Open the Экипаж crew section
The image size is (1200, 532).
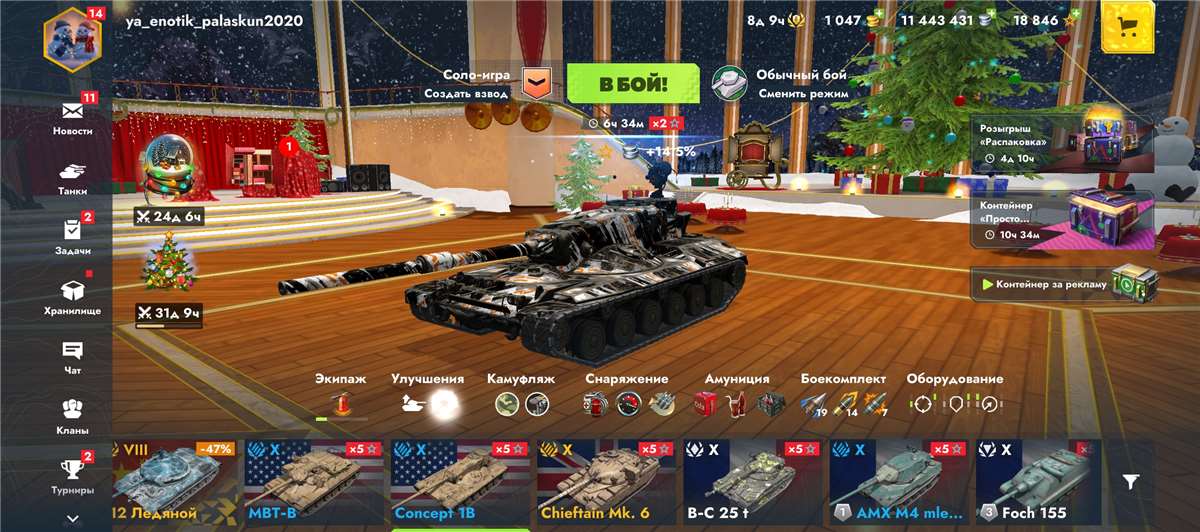(x=341, y=397)
